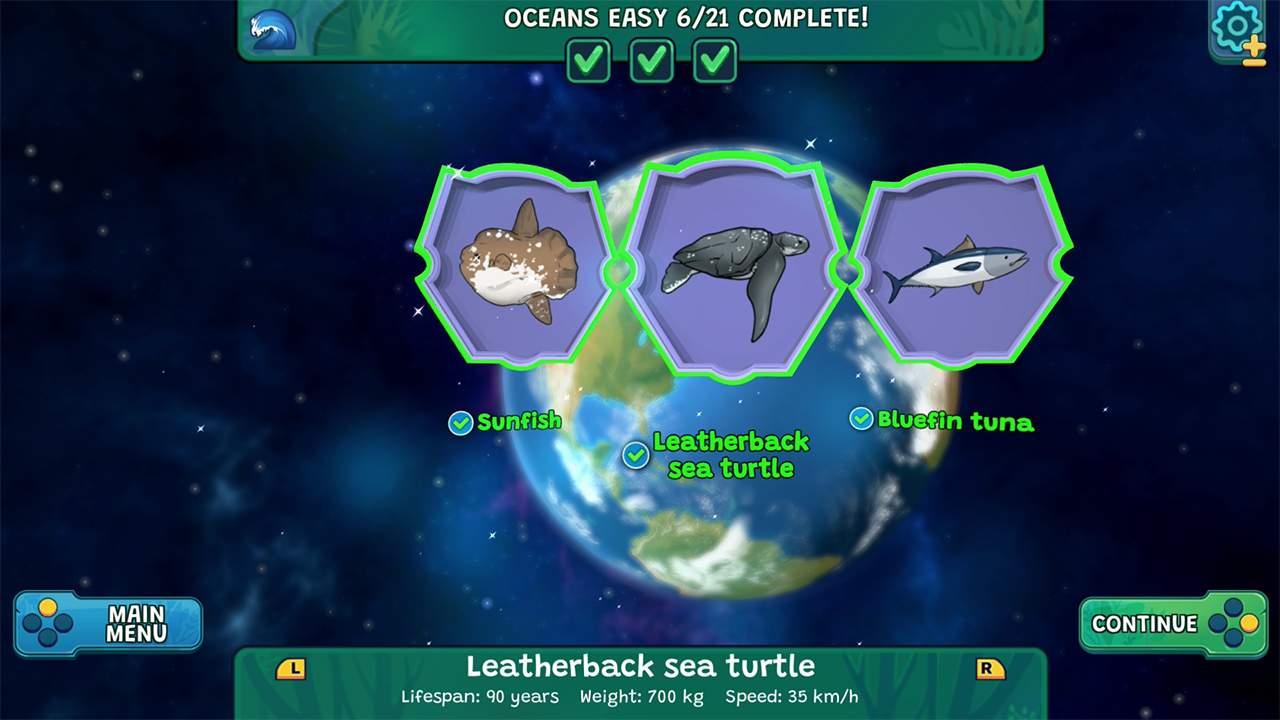The height and width of the screenshot is (720, 1280).
Task: Click the third green checkmark under the title
Action: pos(714,60)
